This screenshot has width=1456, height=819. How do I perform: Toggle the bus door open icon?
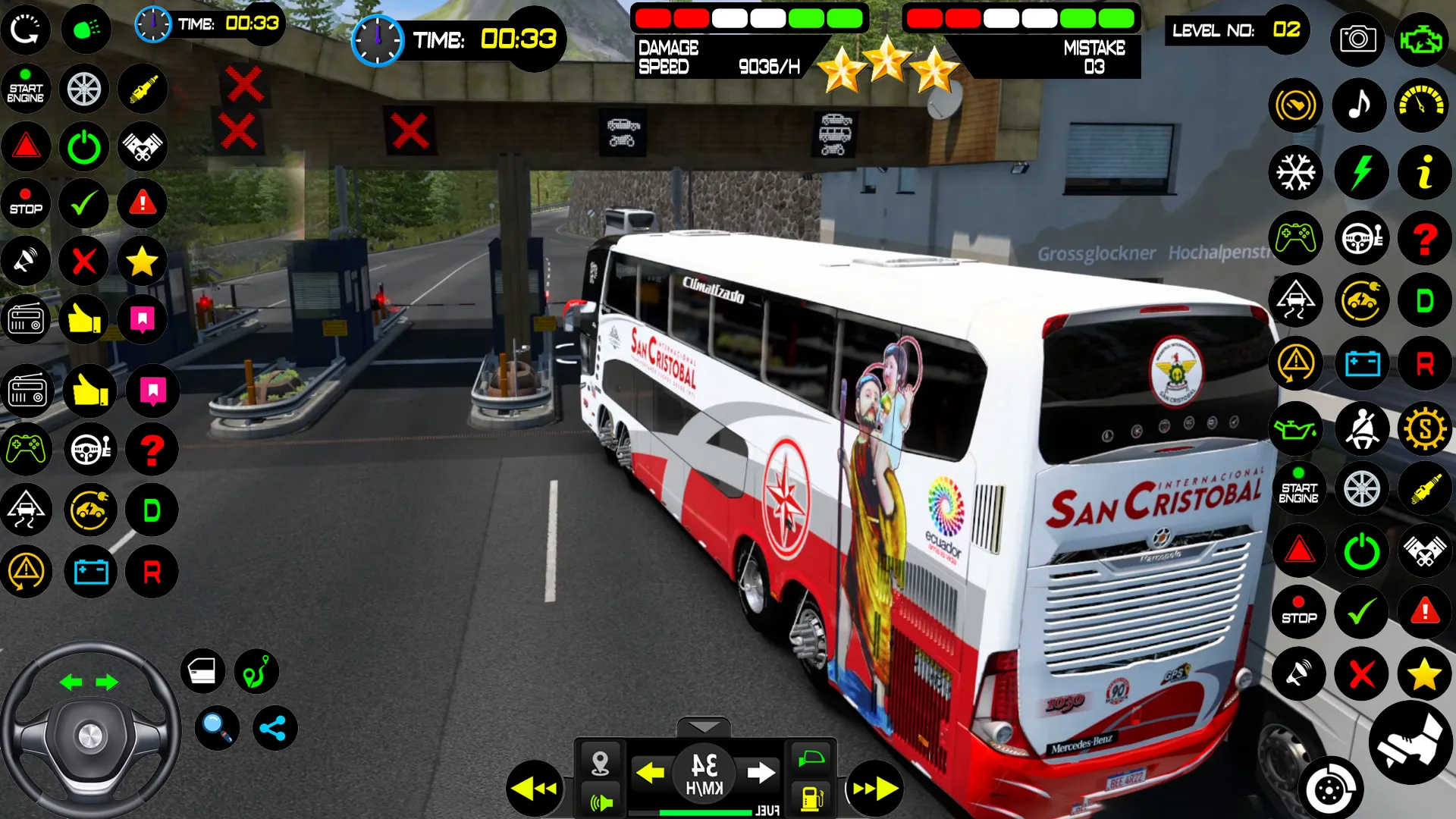pyautogui.click(x=202, y=671)
